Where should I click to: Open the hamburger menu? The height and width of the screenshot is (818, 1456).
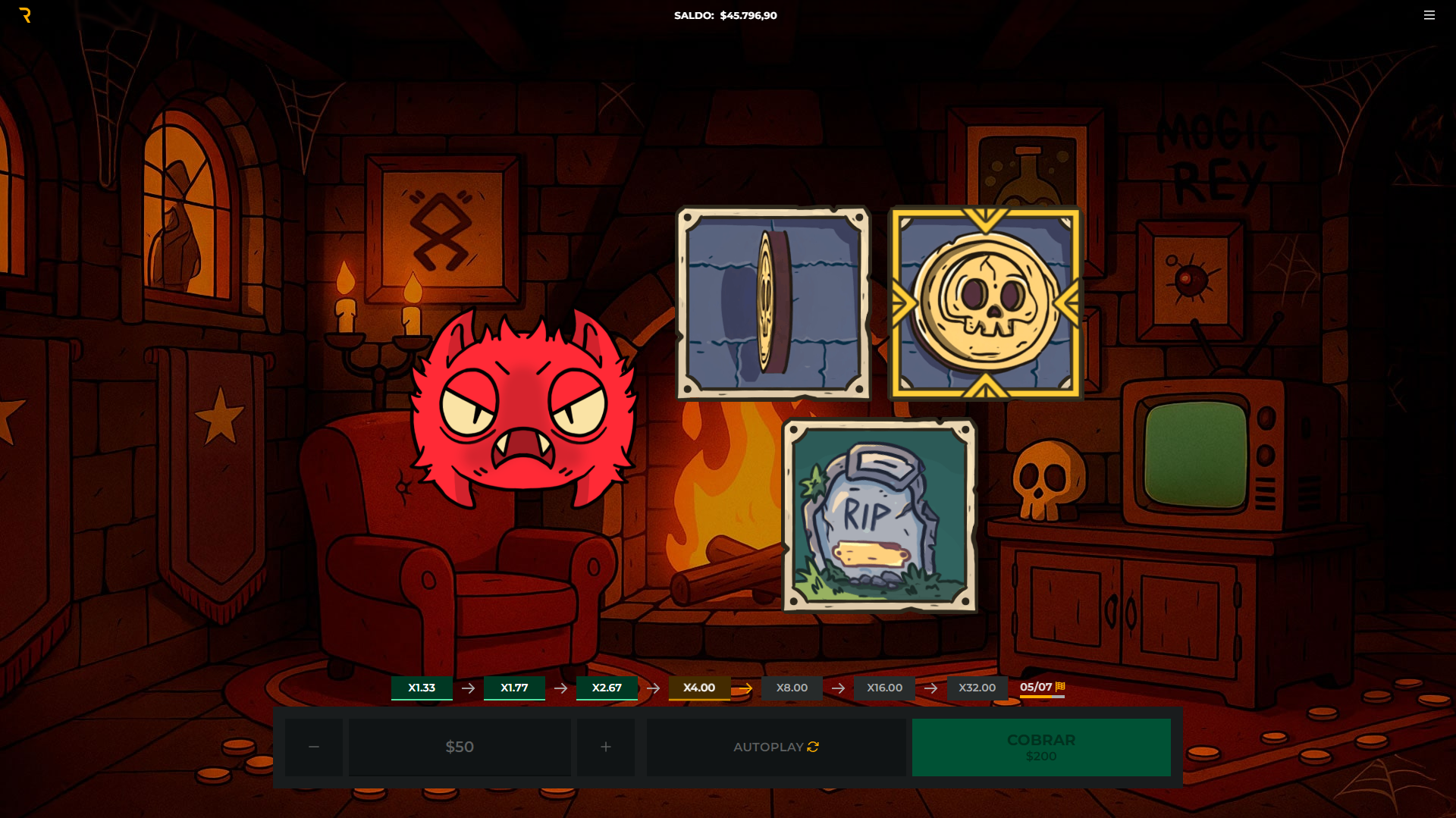click(1429, 15)
